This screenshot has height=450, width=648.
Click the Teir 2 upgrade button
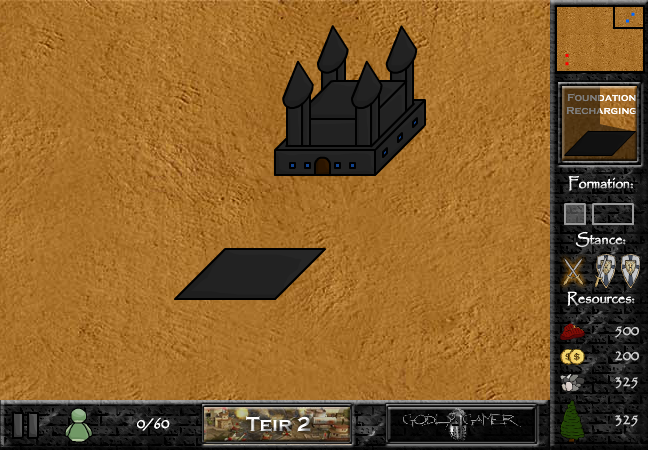277,424
